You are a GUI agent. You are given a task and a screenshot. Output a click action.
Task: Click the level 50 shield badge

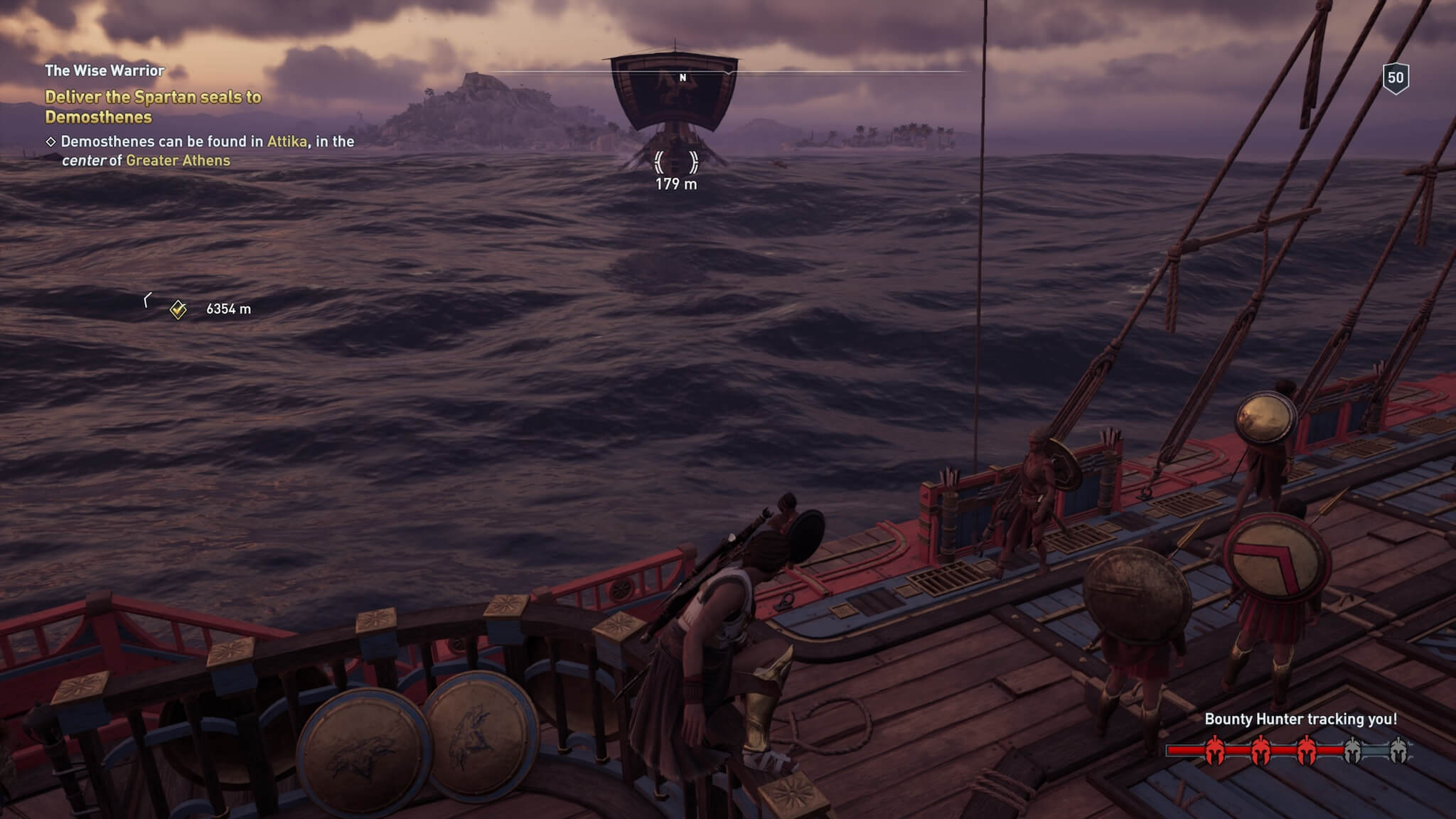[1396, 77]
